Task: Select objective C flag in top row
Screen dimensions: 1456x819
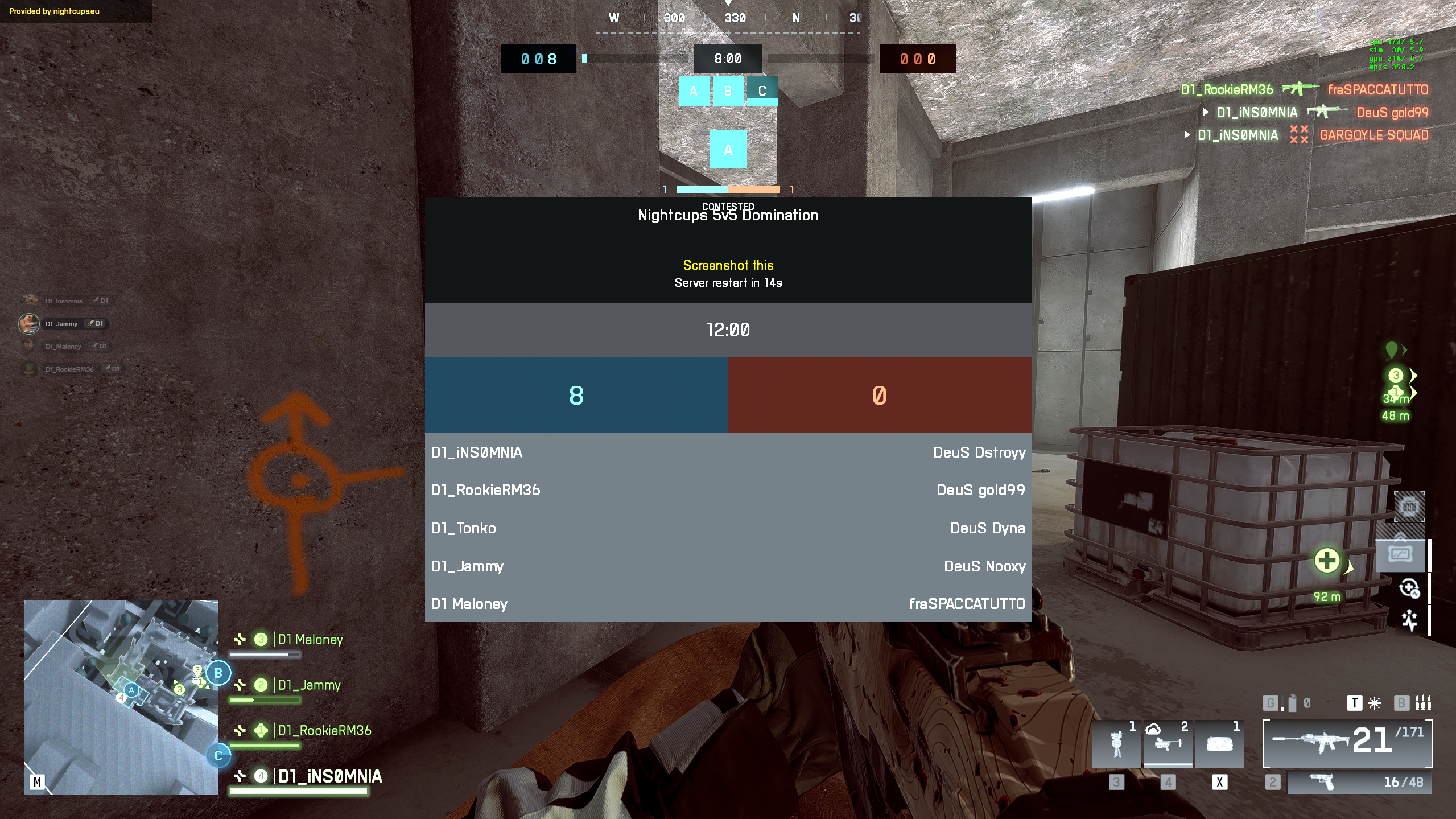Action: [762, 91]
